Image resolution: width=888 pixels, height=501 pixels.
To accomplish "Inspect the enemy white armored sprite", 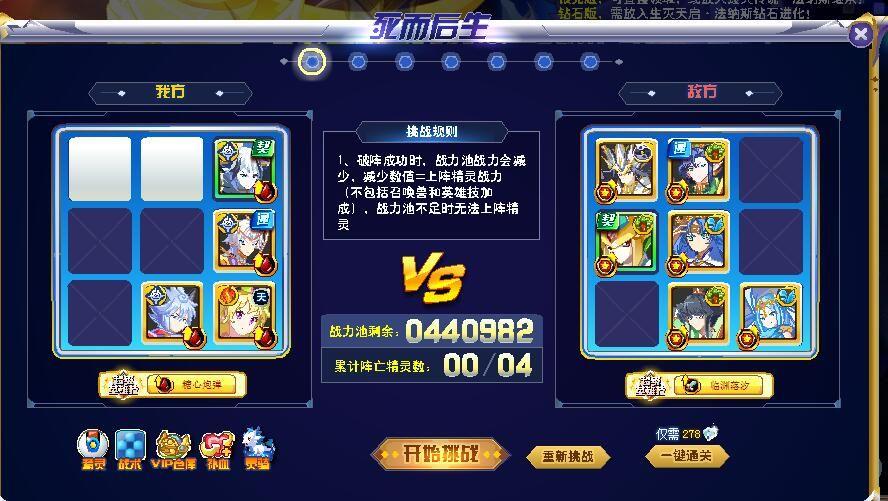I will coord(626,169).
